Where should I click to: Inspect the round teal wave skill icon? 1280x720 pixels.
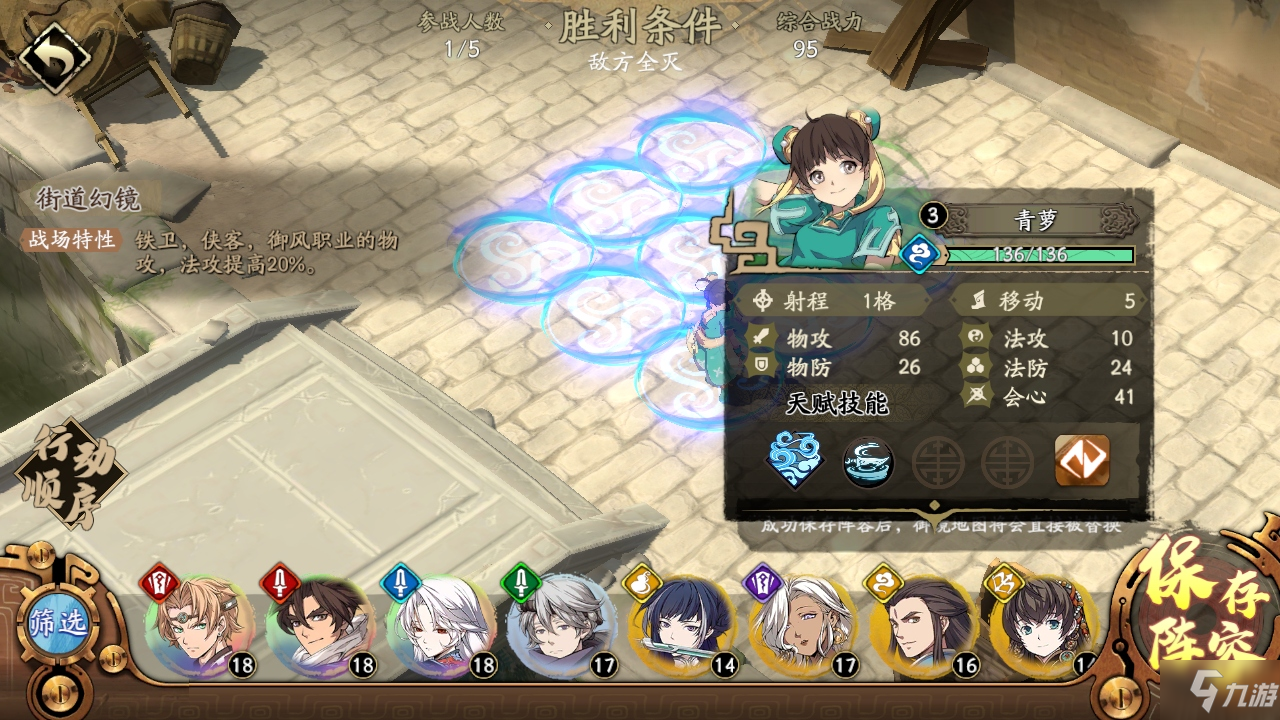[x=867, y=463]
